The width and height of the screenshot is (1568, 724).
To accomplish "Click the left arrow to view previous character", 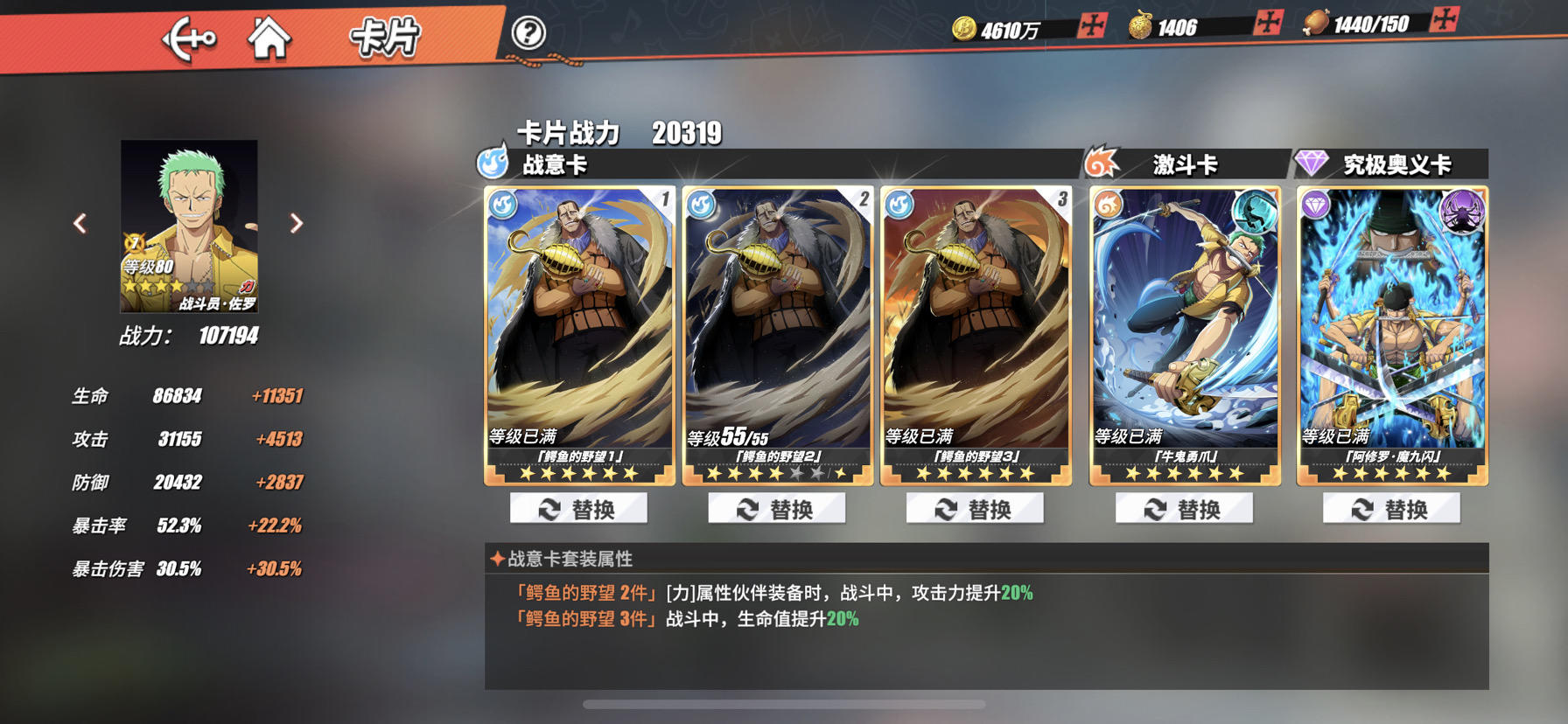I will click(80, 224).
